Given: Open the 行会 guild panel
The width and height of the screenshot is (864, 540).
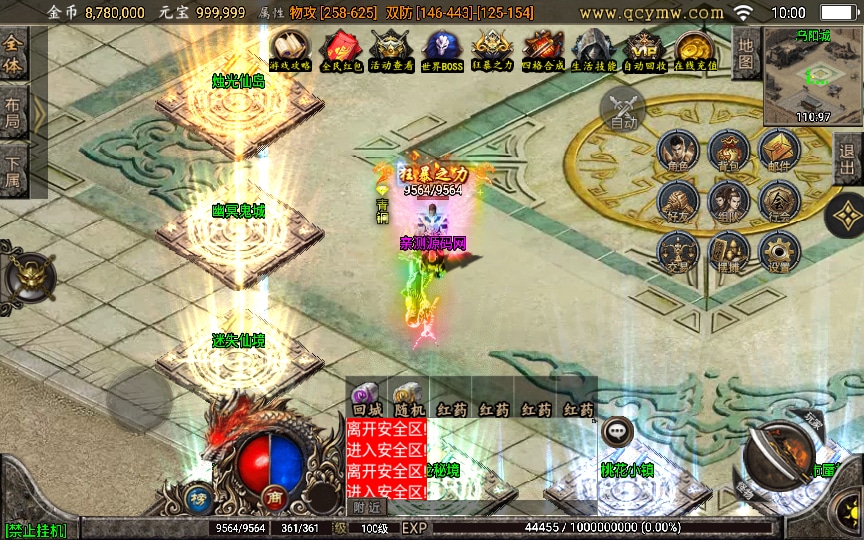Looking at the screenshot, I should pyautogui.click(x=779, y=201).
